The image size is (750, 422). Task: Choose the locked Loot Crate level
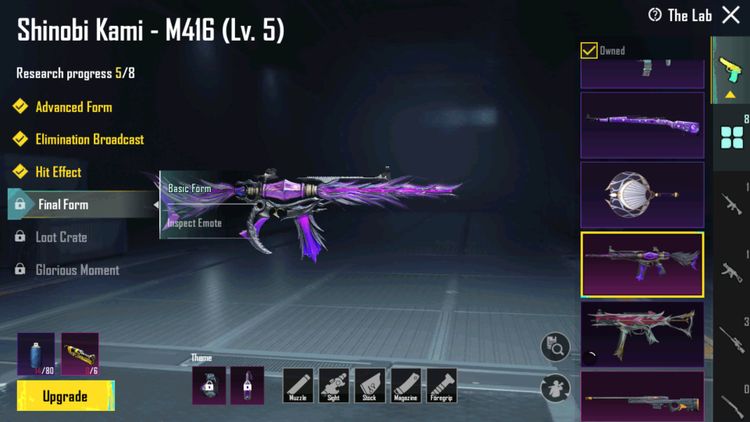coord(60,238)
